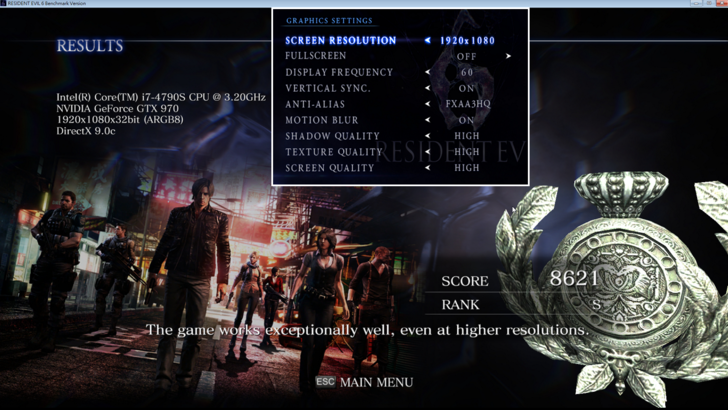
Task: Lower Shadow Quality with its left arrow
Action: (428, 136)
